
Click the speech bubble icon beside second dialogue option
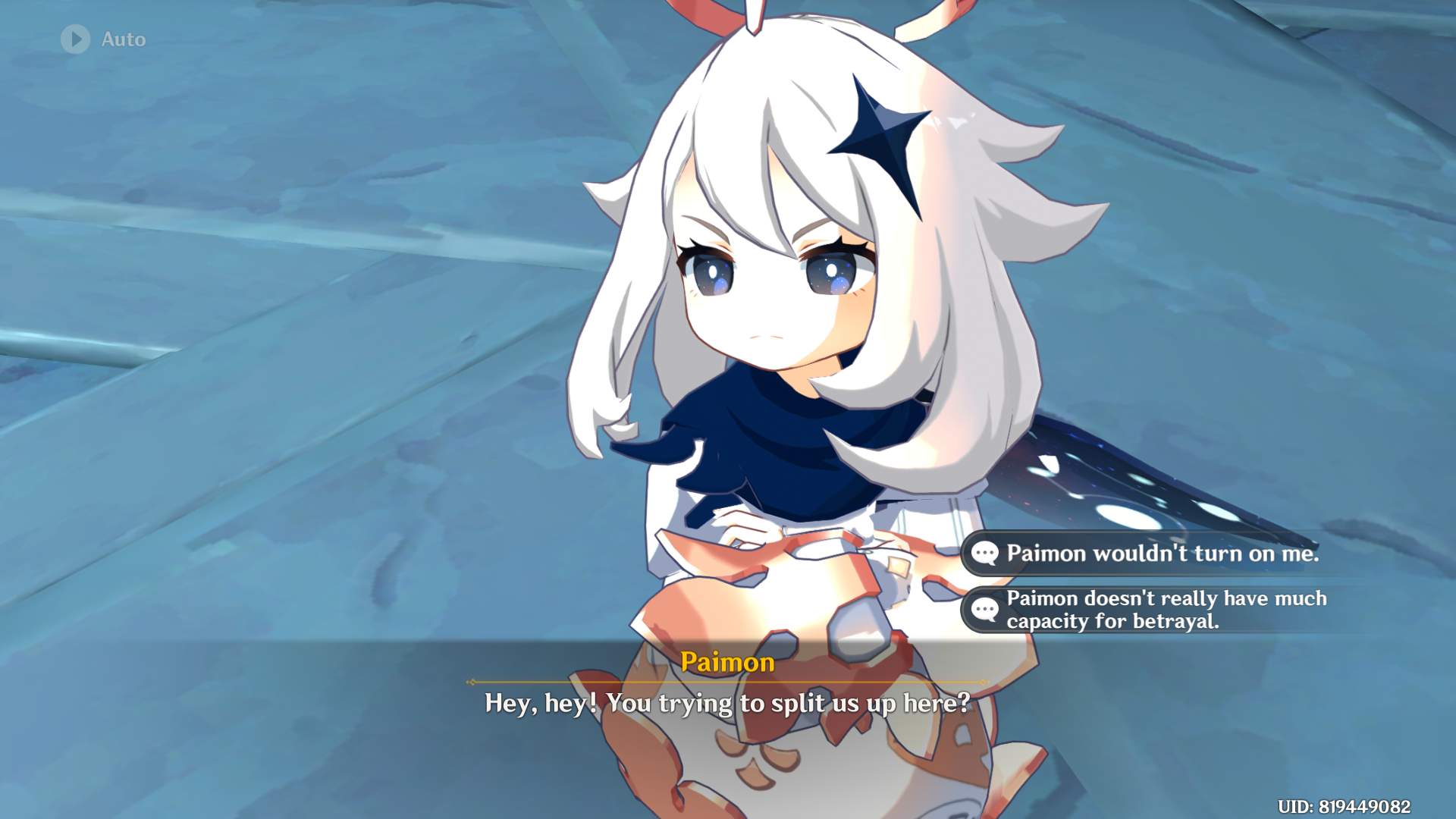pos(984,609)
